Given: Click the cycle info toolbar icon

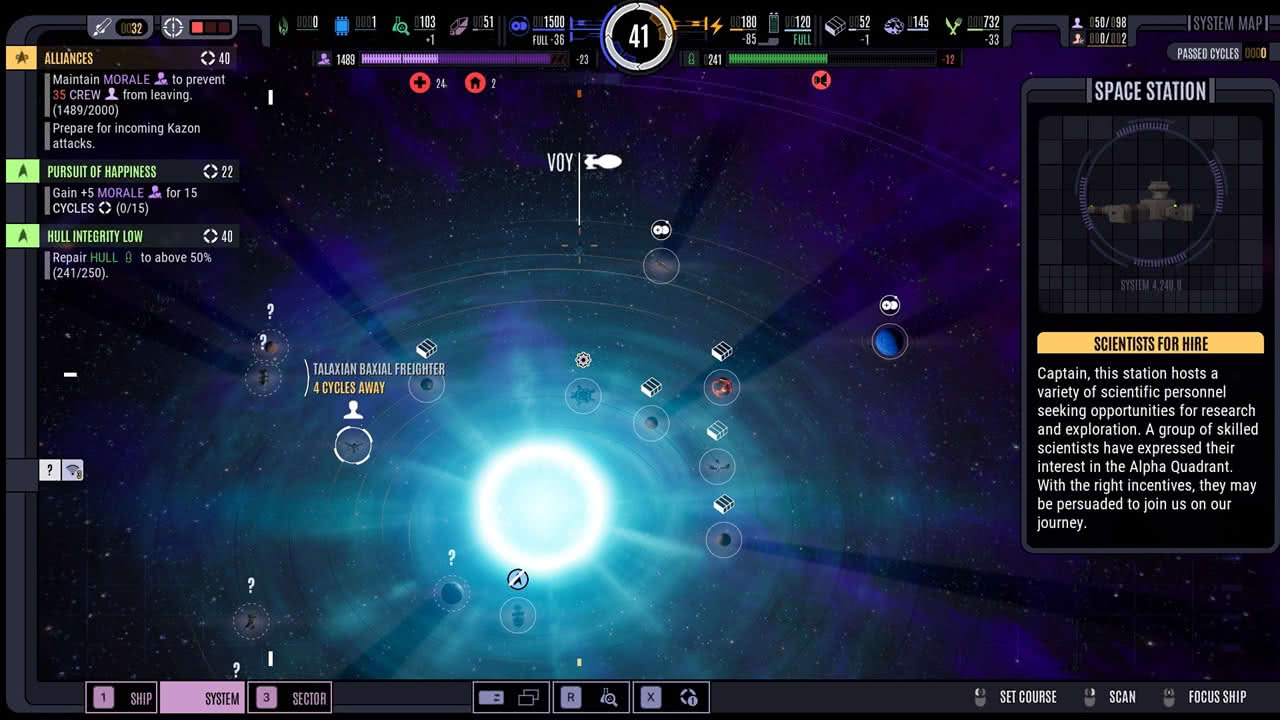Looking at the screenshot, I should pos(688,698).
